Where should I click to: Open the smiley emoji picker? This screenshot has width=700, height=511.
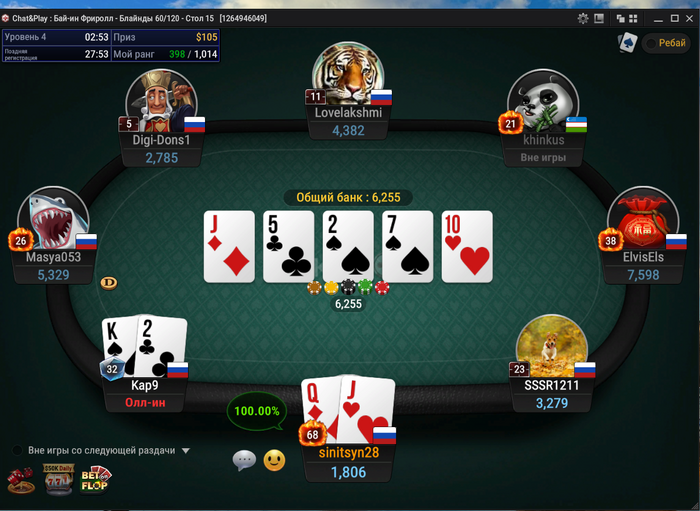tap(274, 460)
